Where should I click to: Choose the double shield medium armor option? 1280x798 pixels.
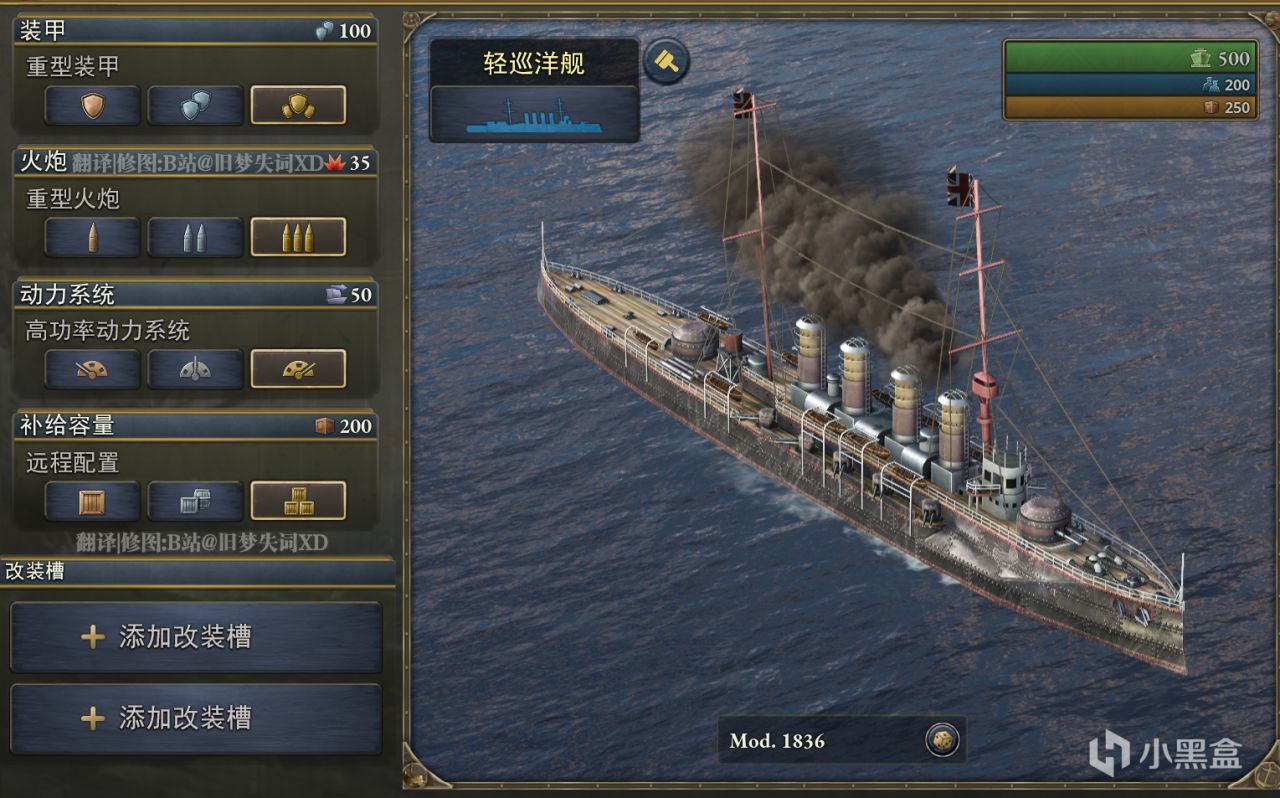click(195, 105)
